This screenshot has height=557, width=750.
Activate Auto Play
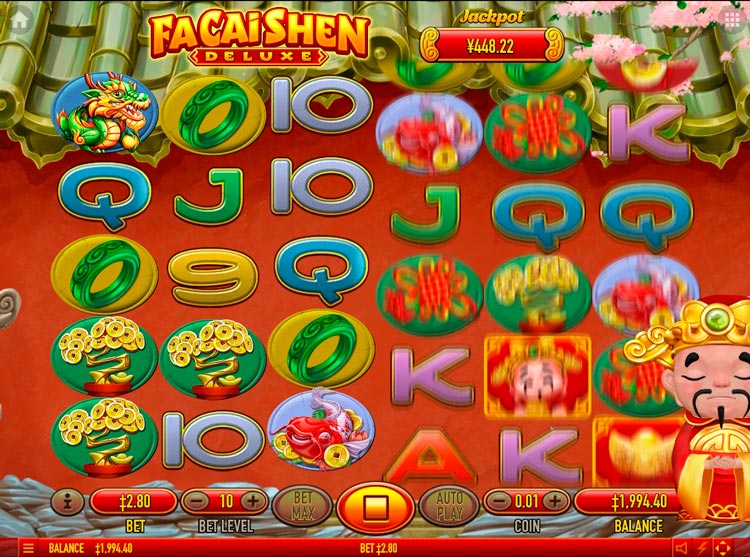click(447, 504)
